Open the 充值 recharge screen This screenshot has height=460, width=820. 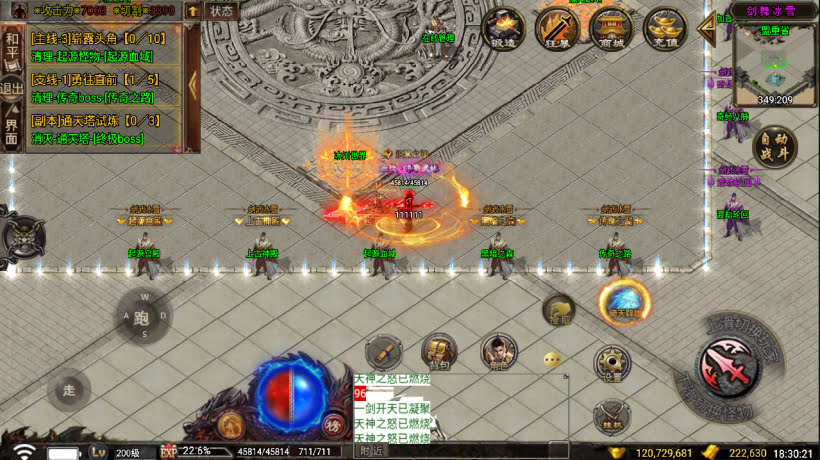pos(664,28)
